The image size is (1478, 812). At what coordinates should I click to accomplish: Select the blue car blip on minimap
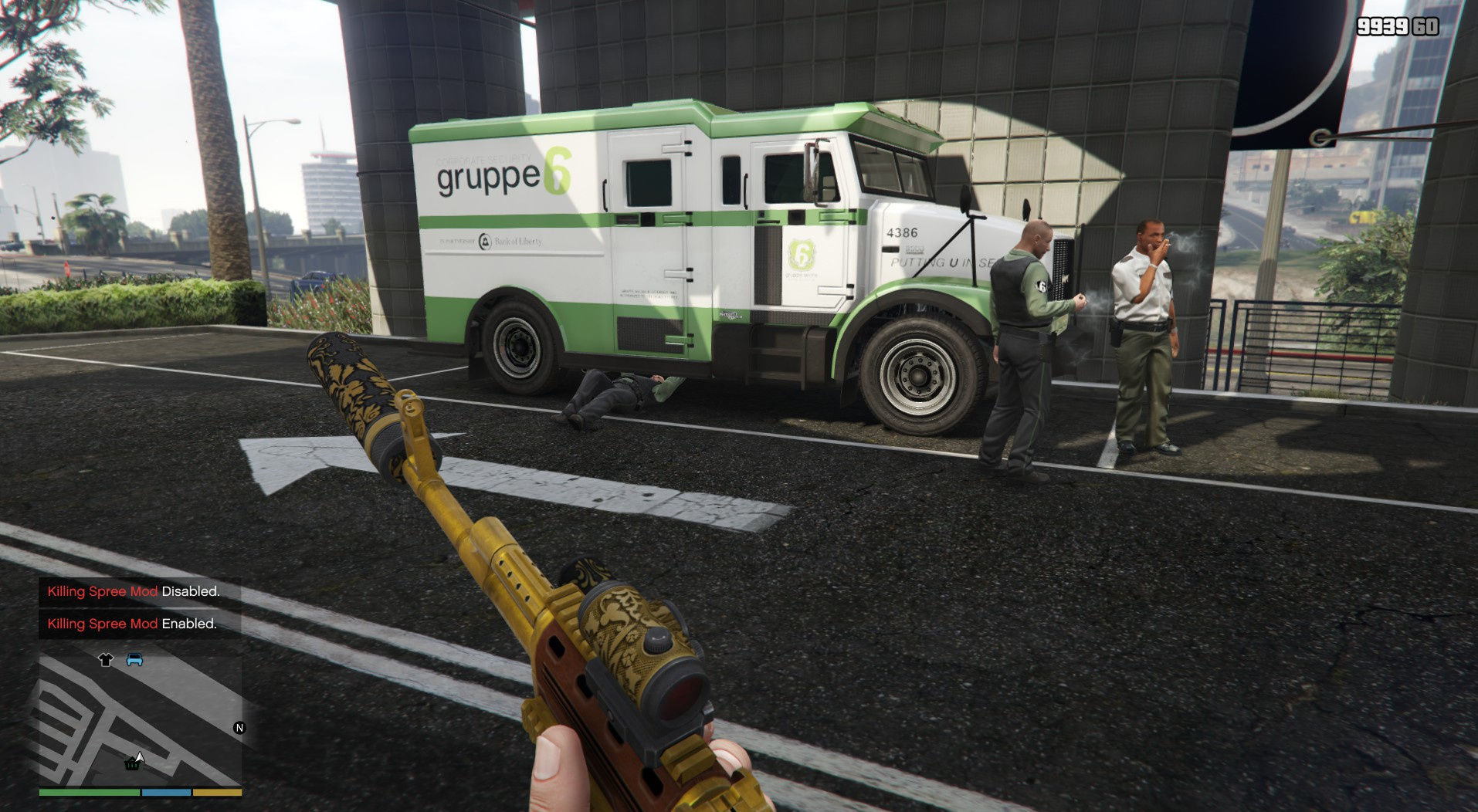(134, 659)
